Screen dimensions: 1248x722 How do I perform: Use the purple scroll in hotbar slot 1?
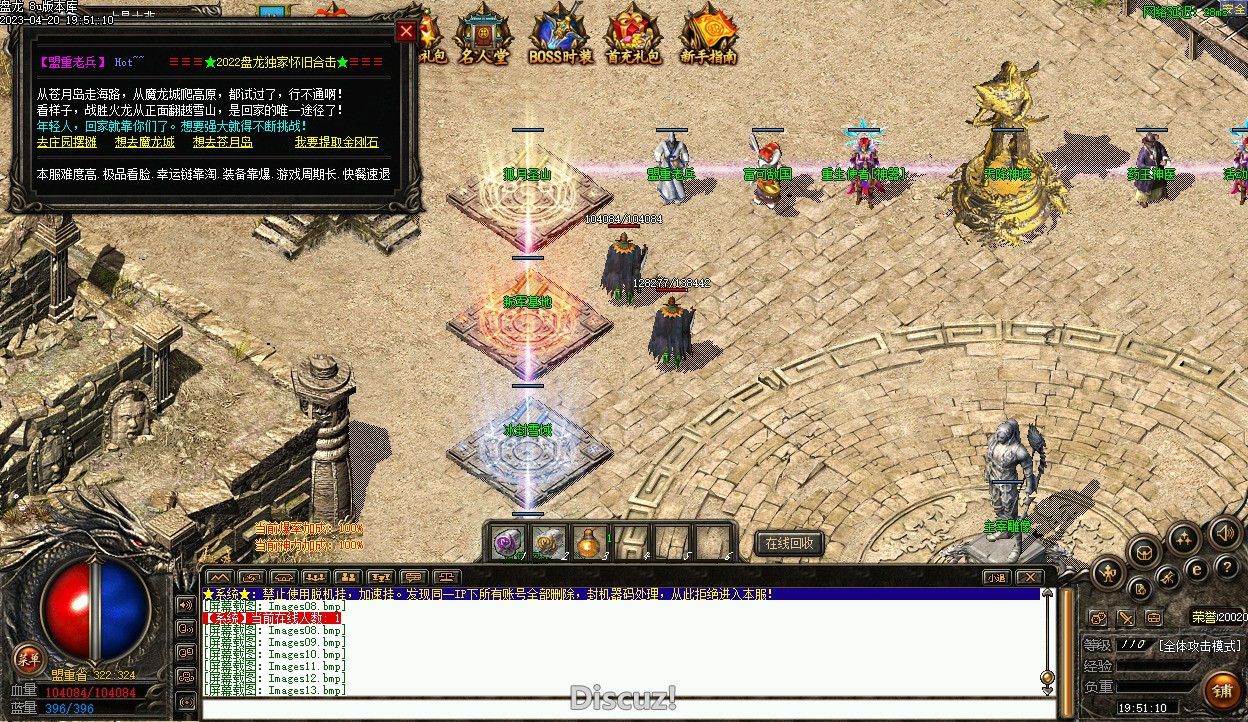509,543
